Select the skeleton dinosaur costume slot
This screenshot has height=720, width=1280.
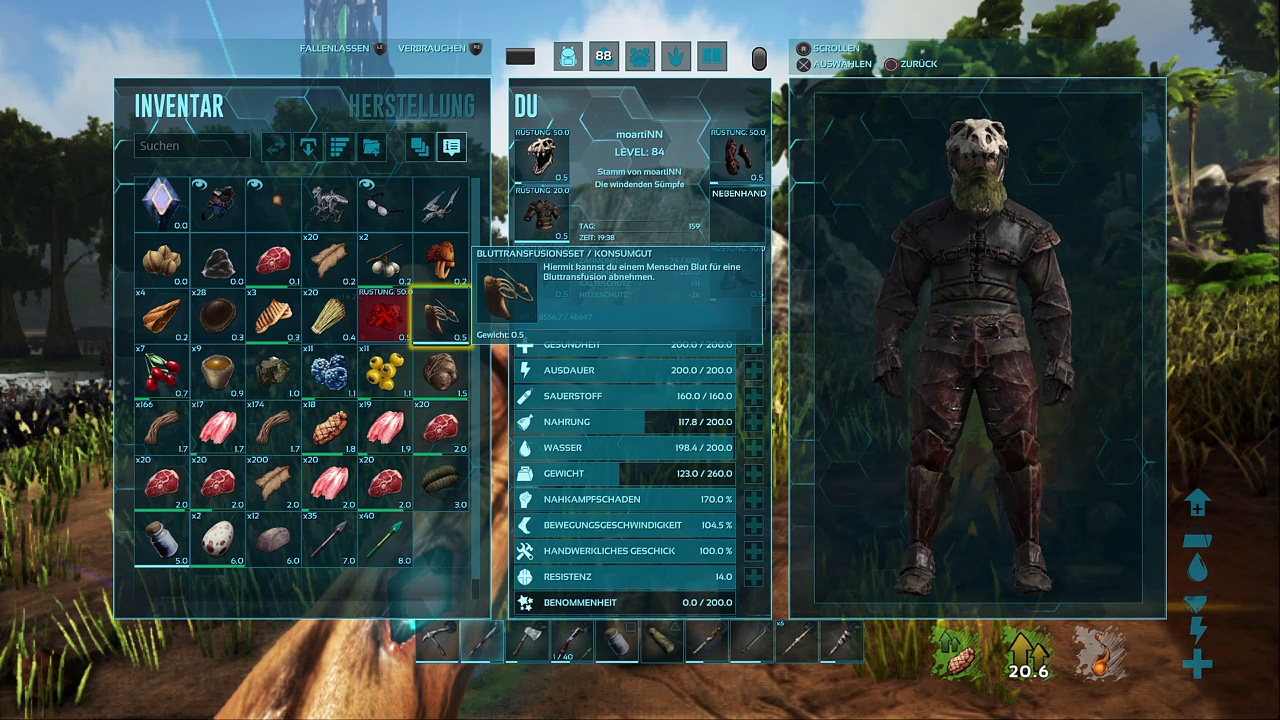click(329, 204)
